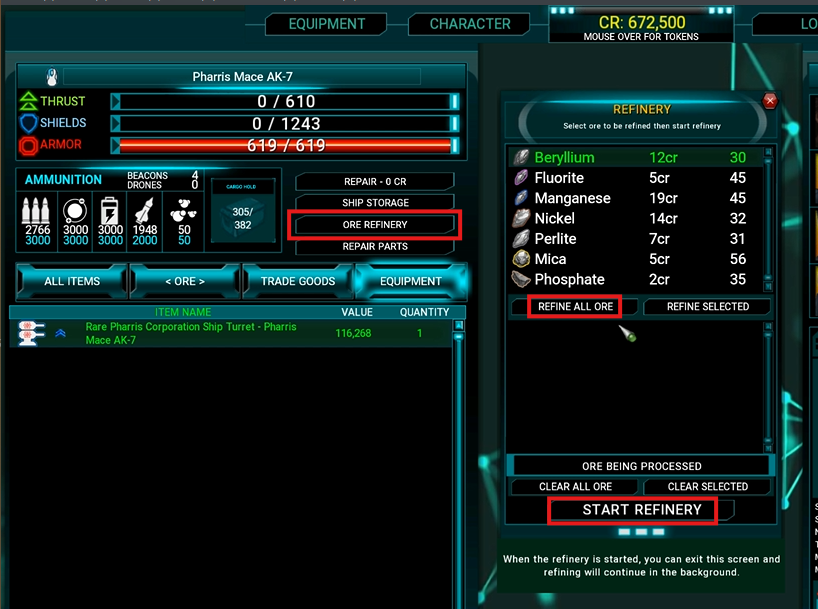Image resolution: width=818 pixels, height=609 pixels.
Task: Select the Rare Pharris Corporation Ship Turret row
Action: point(190,334)
